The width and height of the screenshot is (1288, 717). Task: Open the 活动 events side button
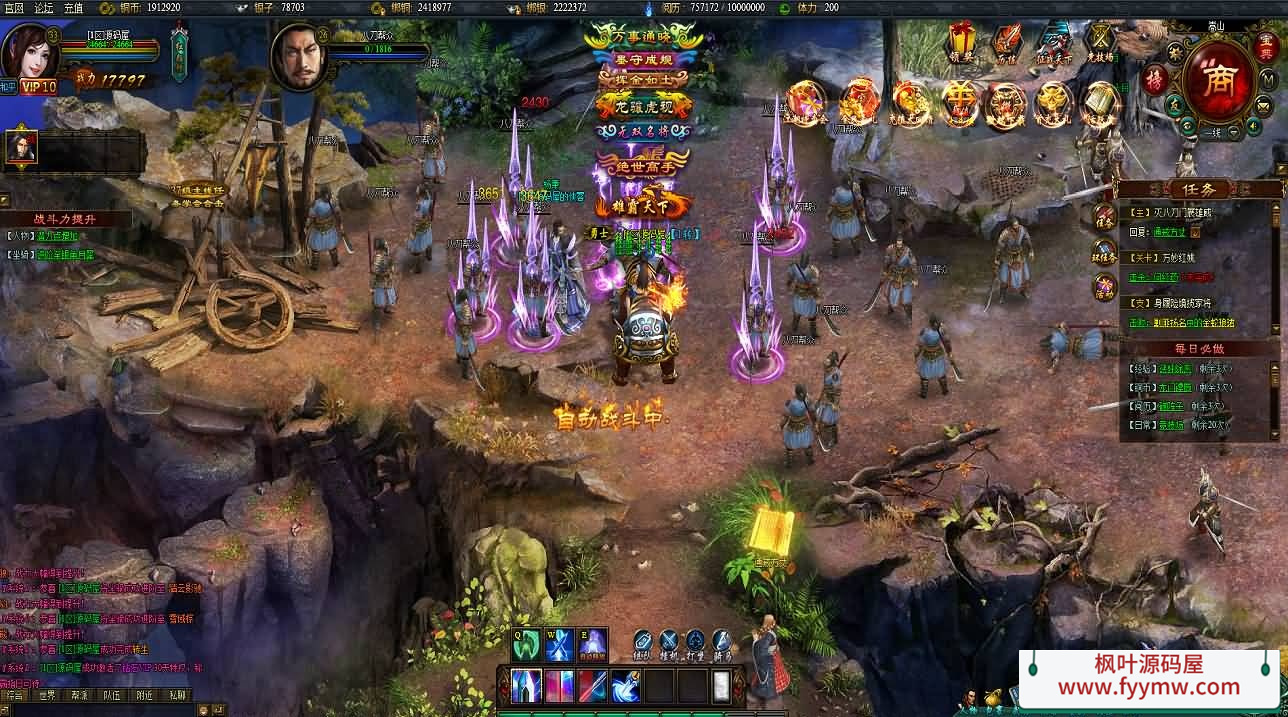(x=1104, y=288)
